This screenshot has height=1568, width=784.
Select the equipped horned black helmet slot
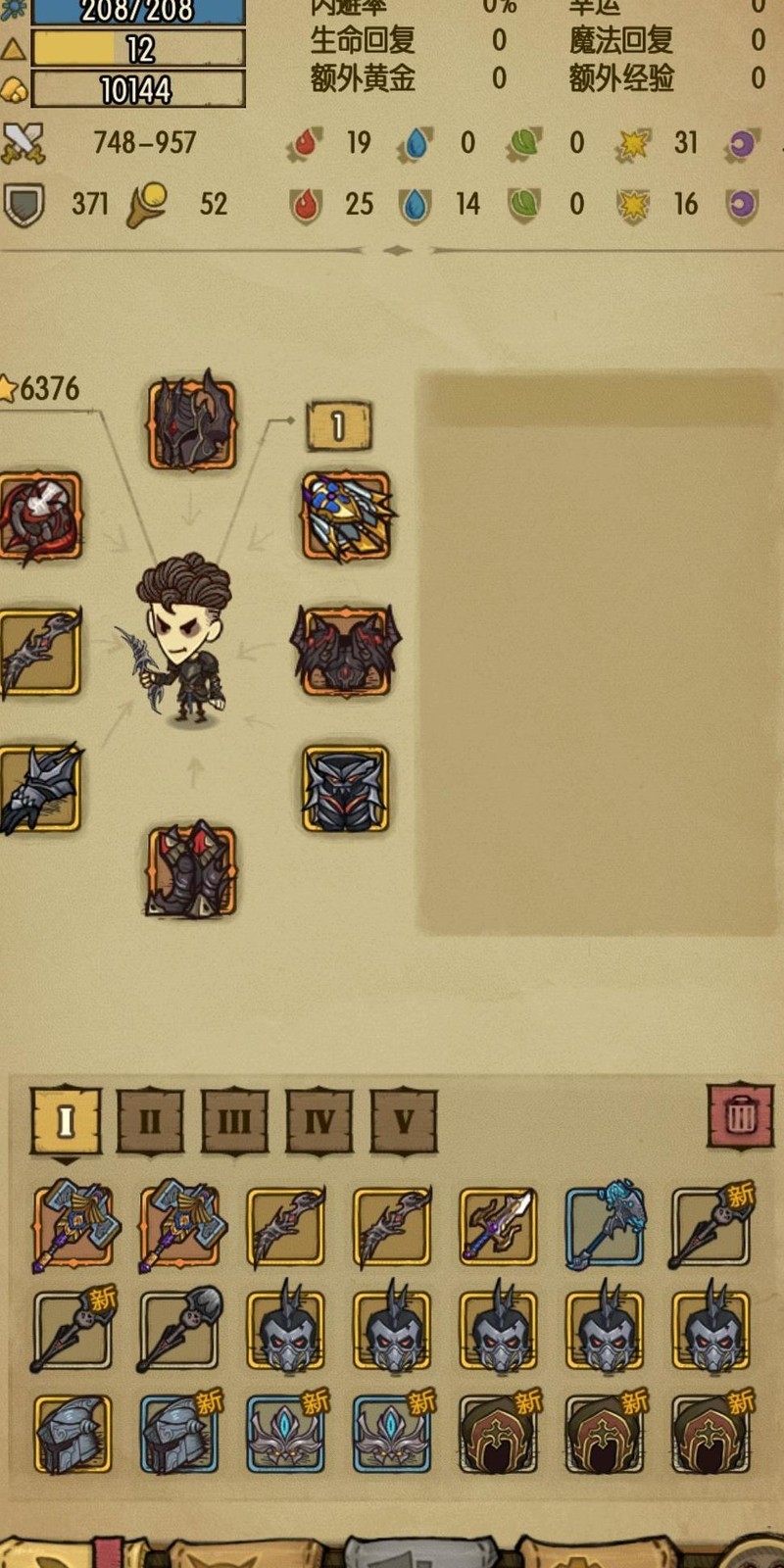pyautogui.click(x=192, y=423)
